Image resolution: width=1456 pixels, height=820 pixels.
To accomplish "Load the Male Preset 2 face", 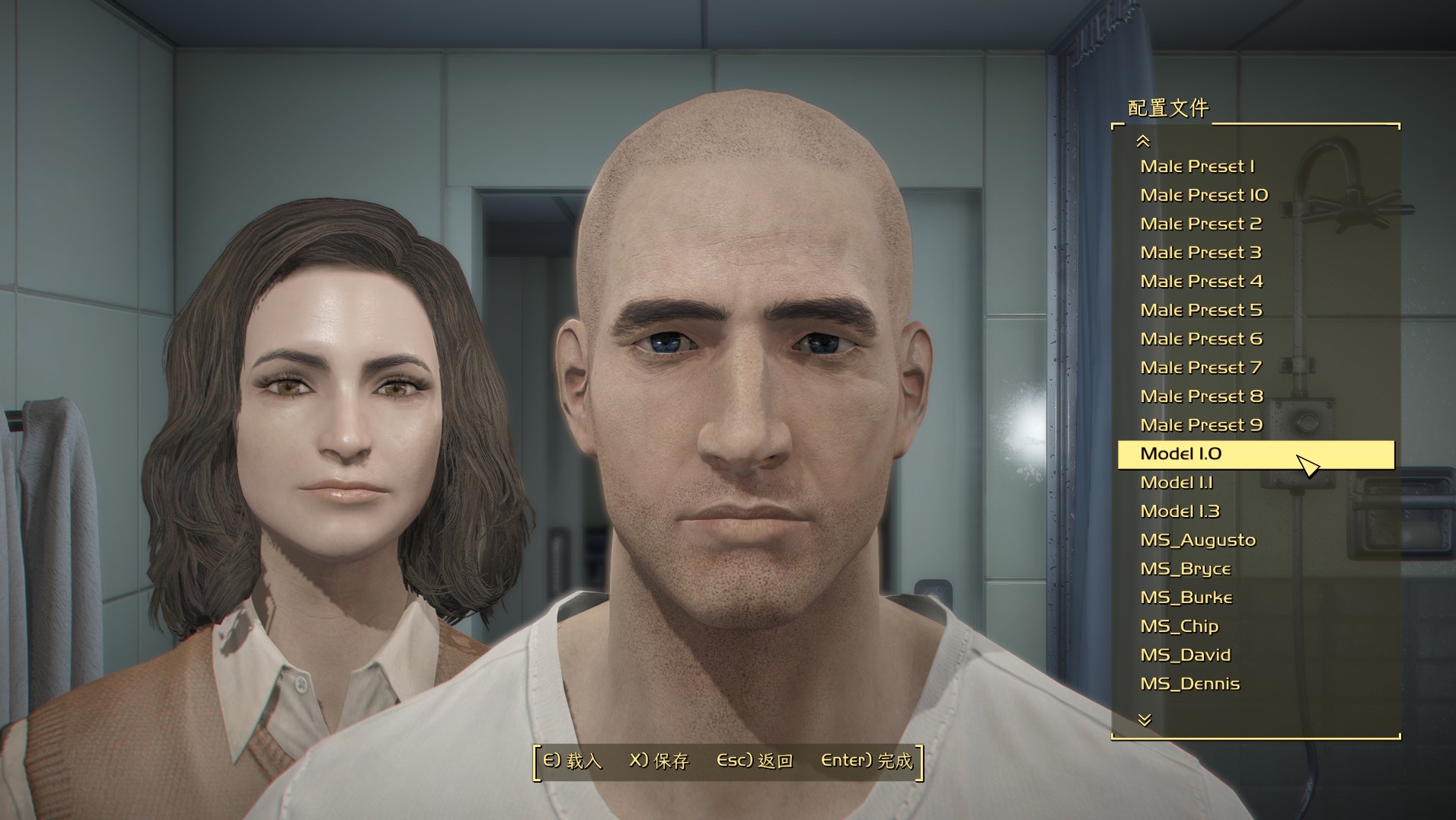I will tap(1201, 224).
